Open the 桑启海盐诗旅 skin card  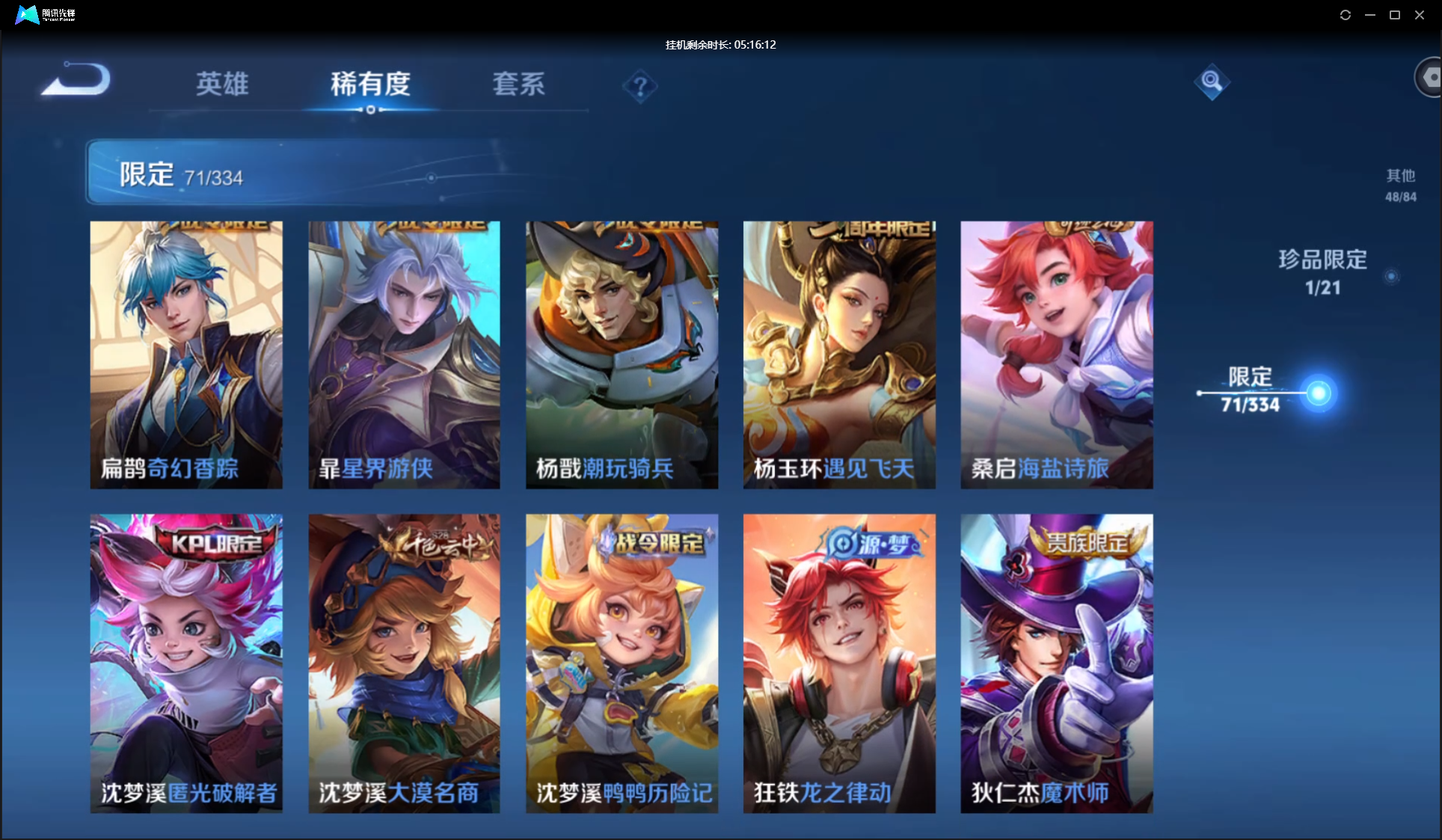tap(1056, 355)
